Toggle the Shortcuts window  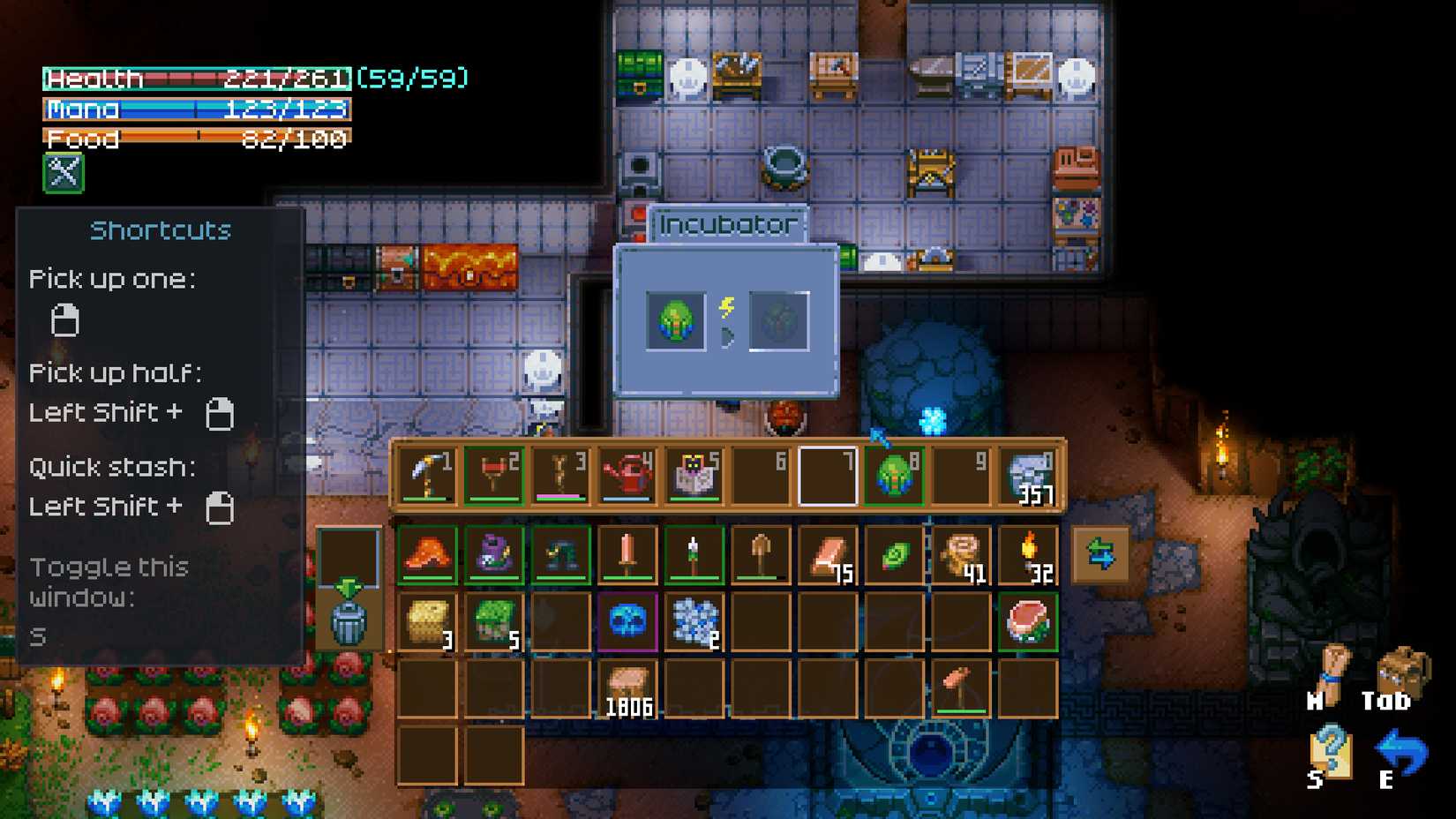click(161, 229)
